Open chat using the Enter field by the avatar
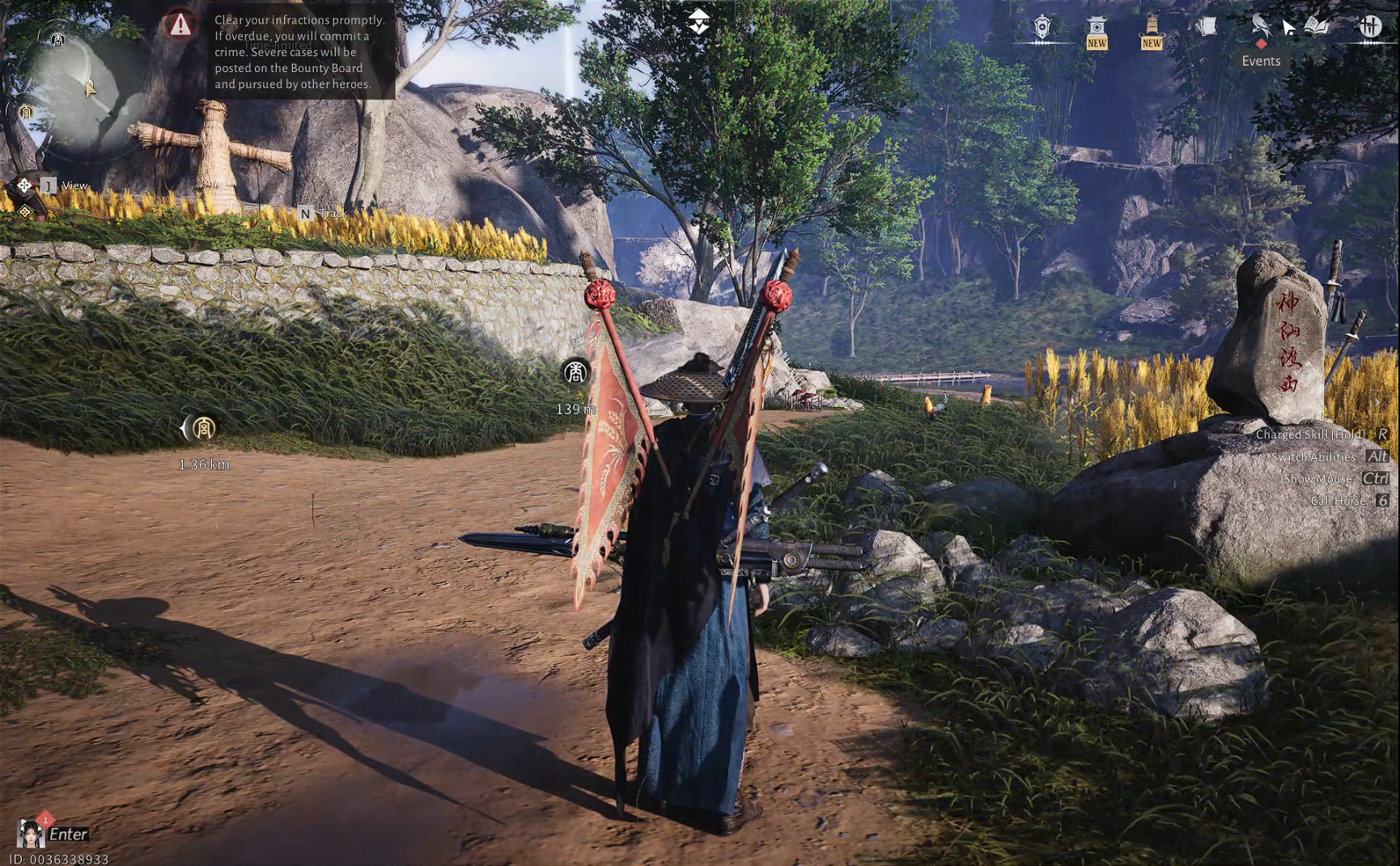This screenshot has width=1400, height=866. point(69,834)
